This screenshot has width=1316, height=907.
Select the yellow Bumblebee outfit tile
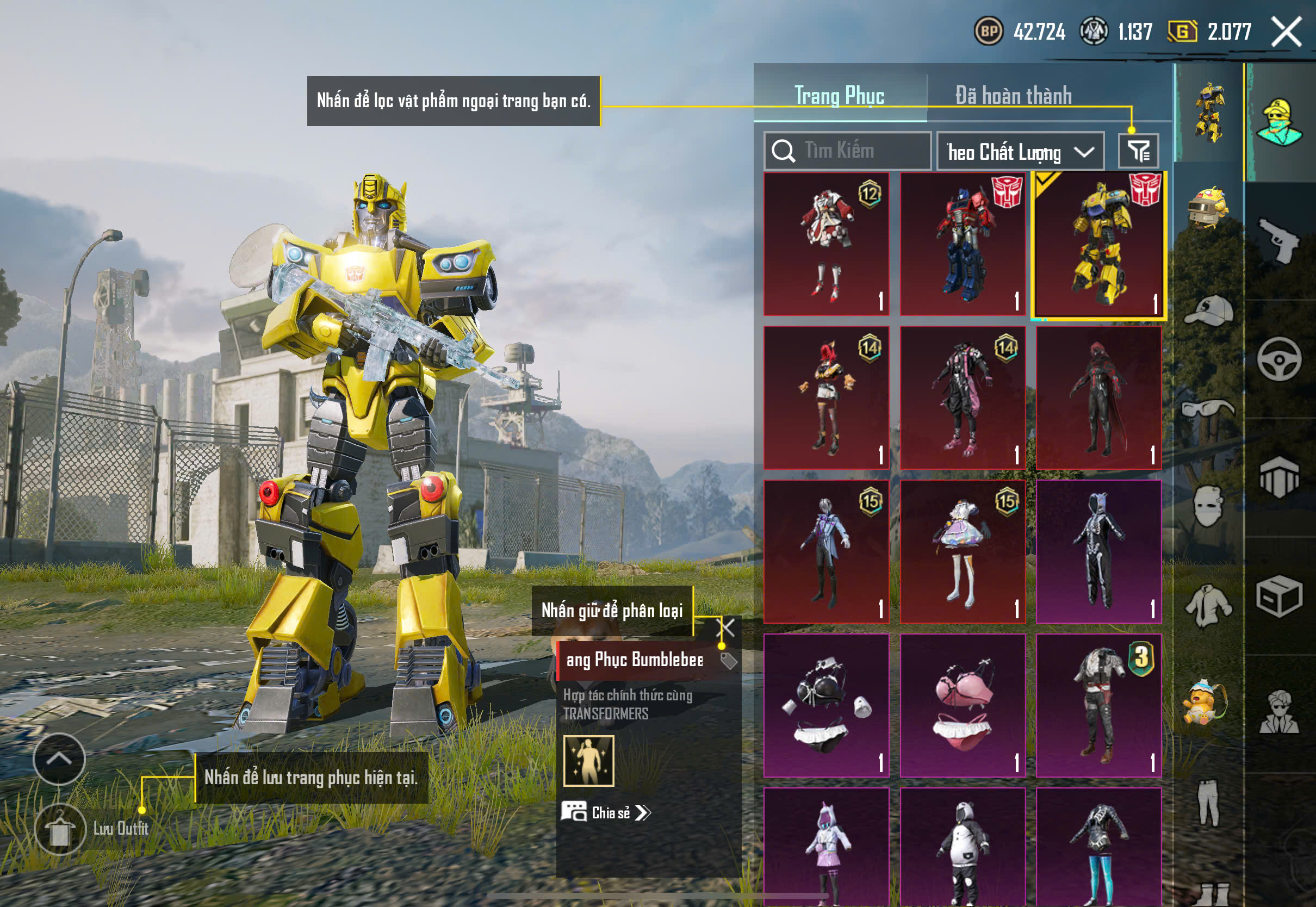coord(1098,244)
